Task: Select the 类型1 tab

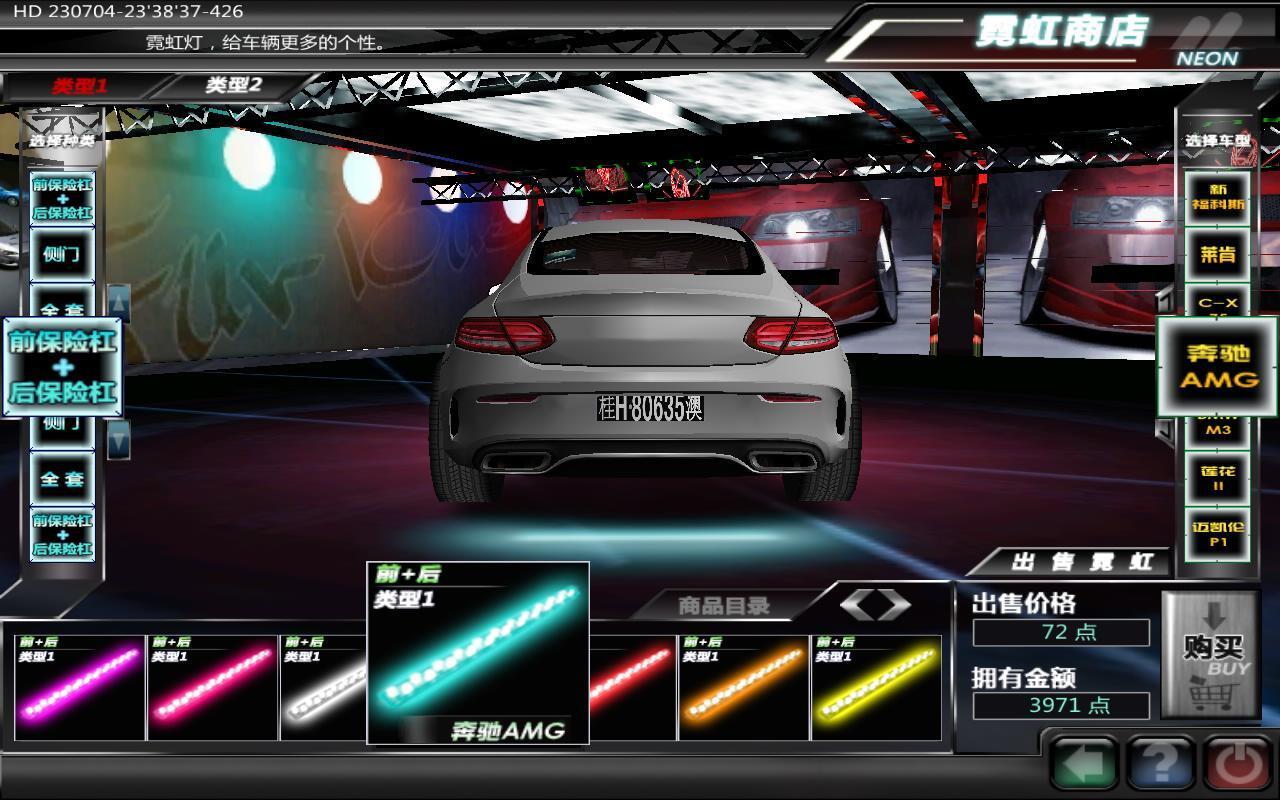Action: click(x=80, y=86)
